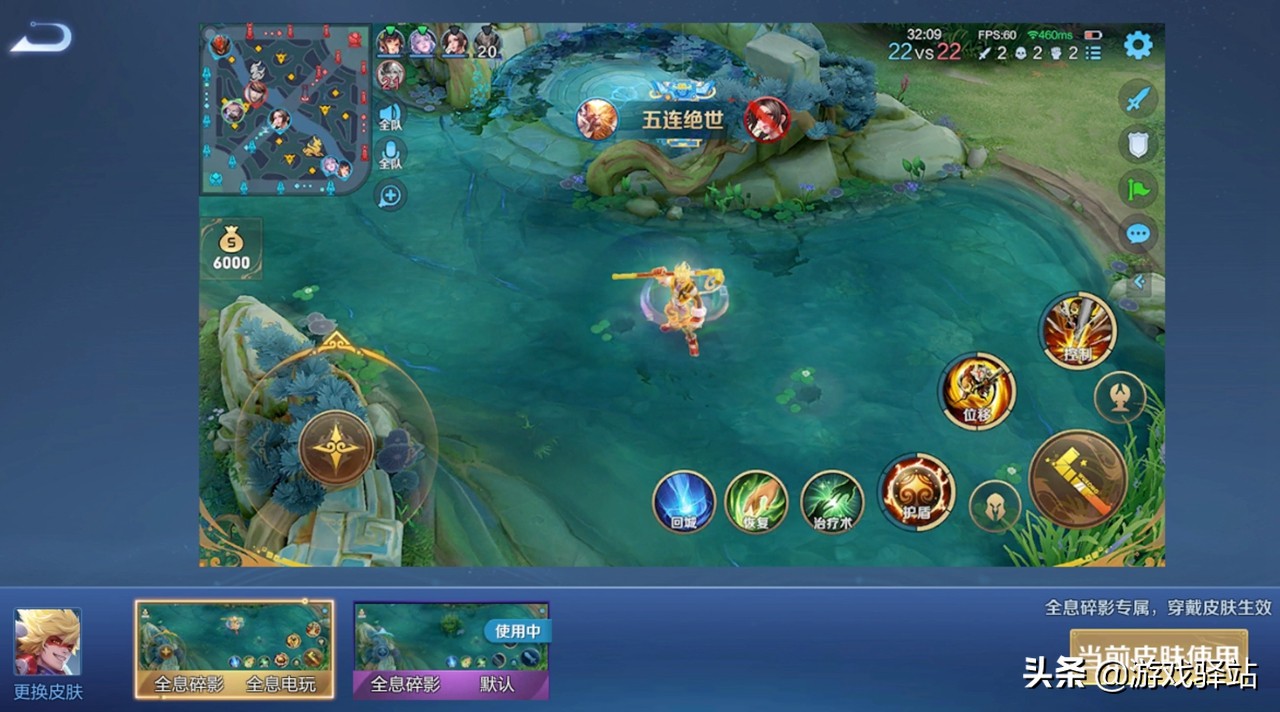This screenshot has height=712, width=1280.
Task: Tap the basic attack staff button
Action: [1078, 479]
